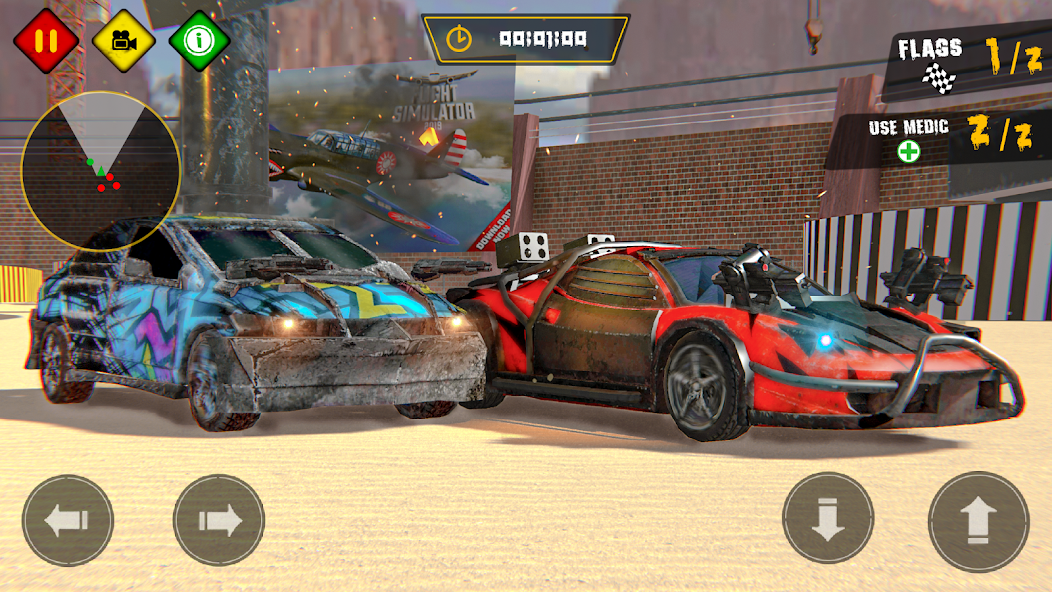
Task: Steer right with the right arrow button
Action: [219, 520]
